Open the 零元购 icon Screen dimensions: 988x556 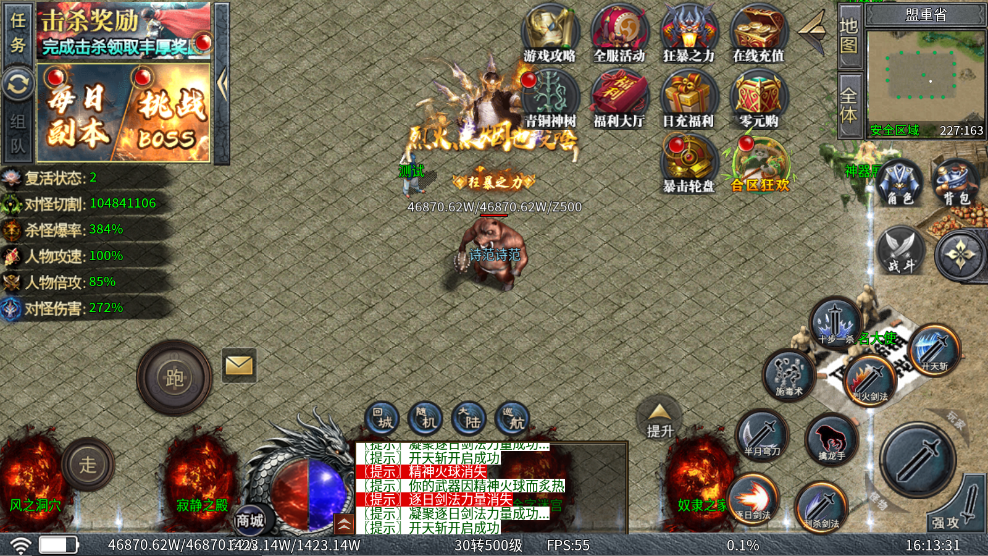[x=758, y=97]
